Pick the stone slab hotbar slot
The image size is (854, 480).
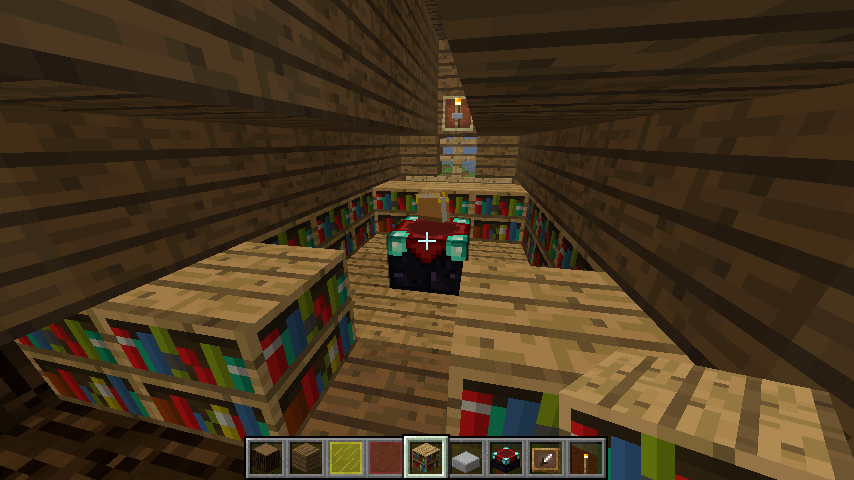tap(466, 458)
